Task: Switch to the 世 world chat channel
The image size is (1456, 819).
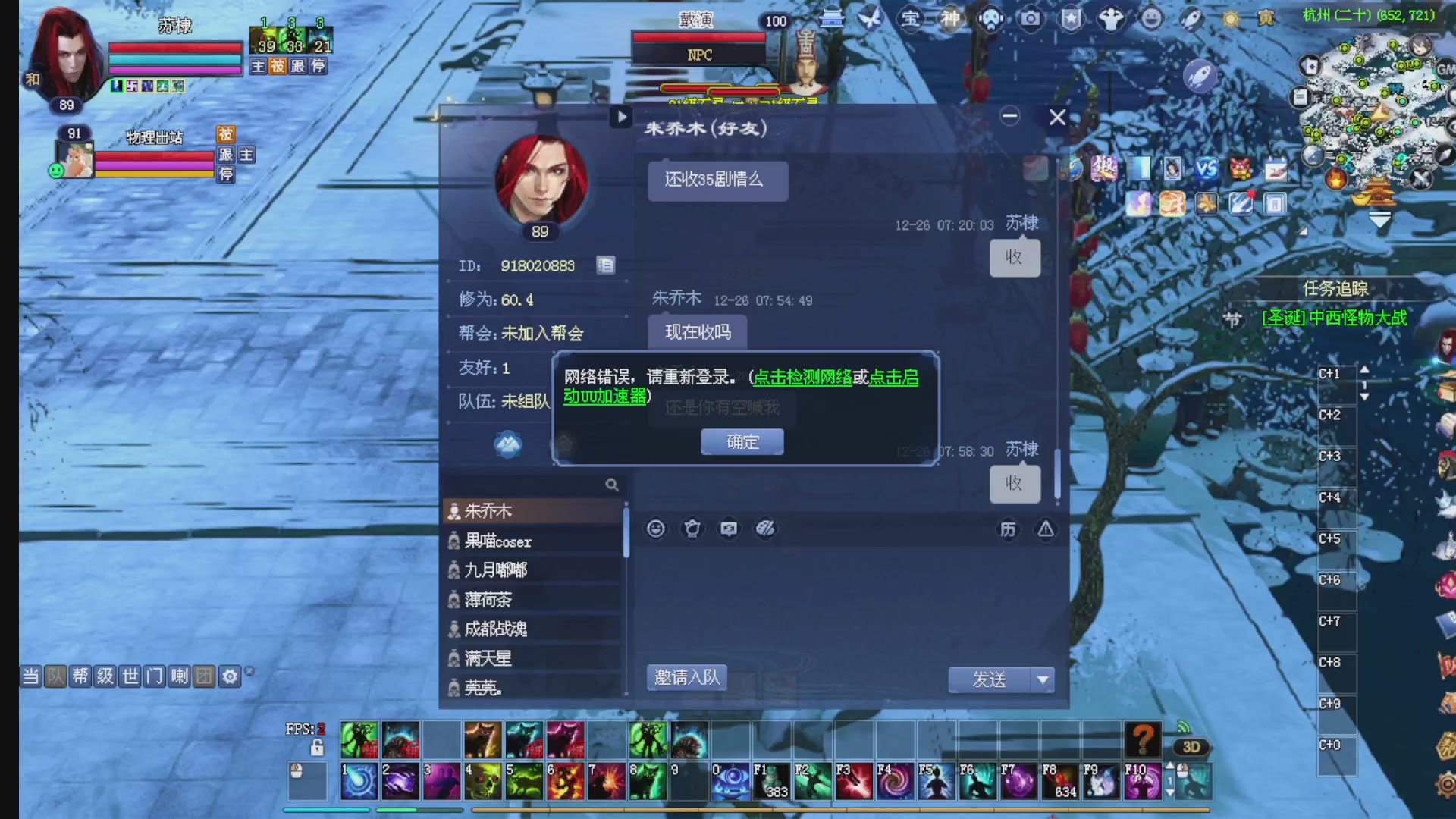Action: tap(128, 676)
